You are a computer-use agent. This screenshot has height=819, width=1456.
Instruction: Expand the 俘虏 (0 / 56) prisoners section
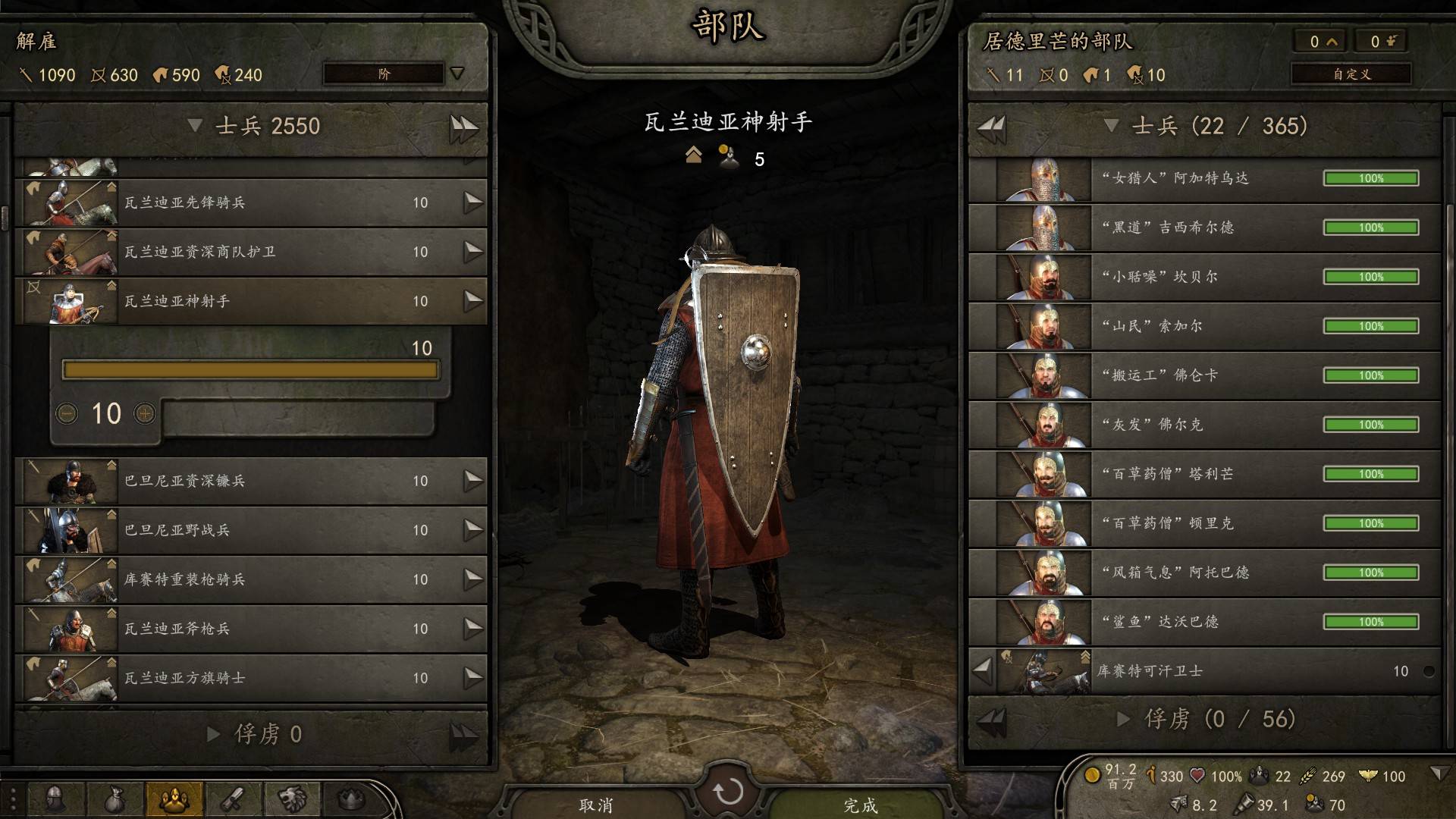coord(1125,719)
